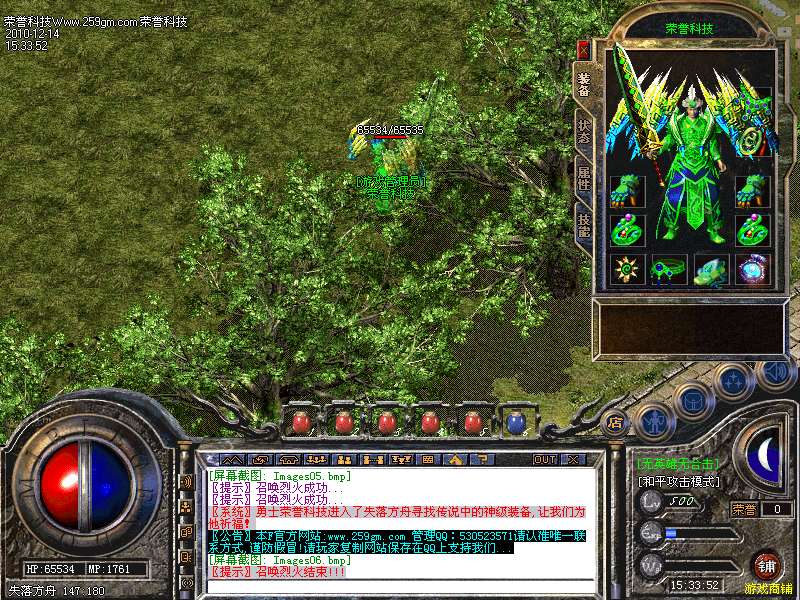800x600 pixels.
Task: Close the equipment panel with the red X
Action: pos(583,48)
